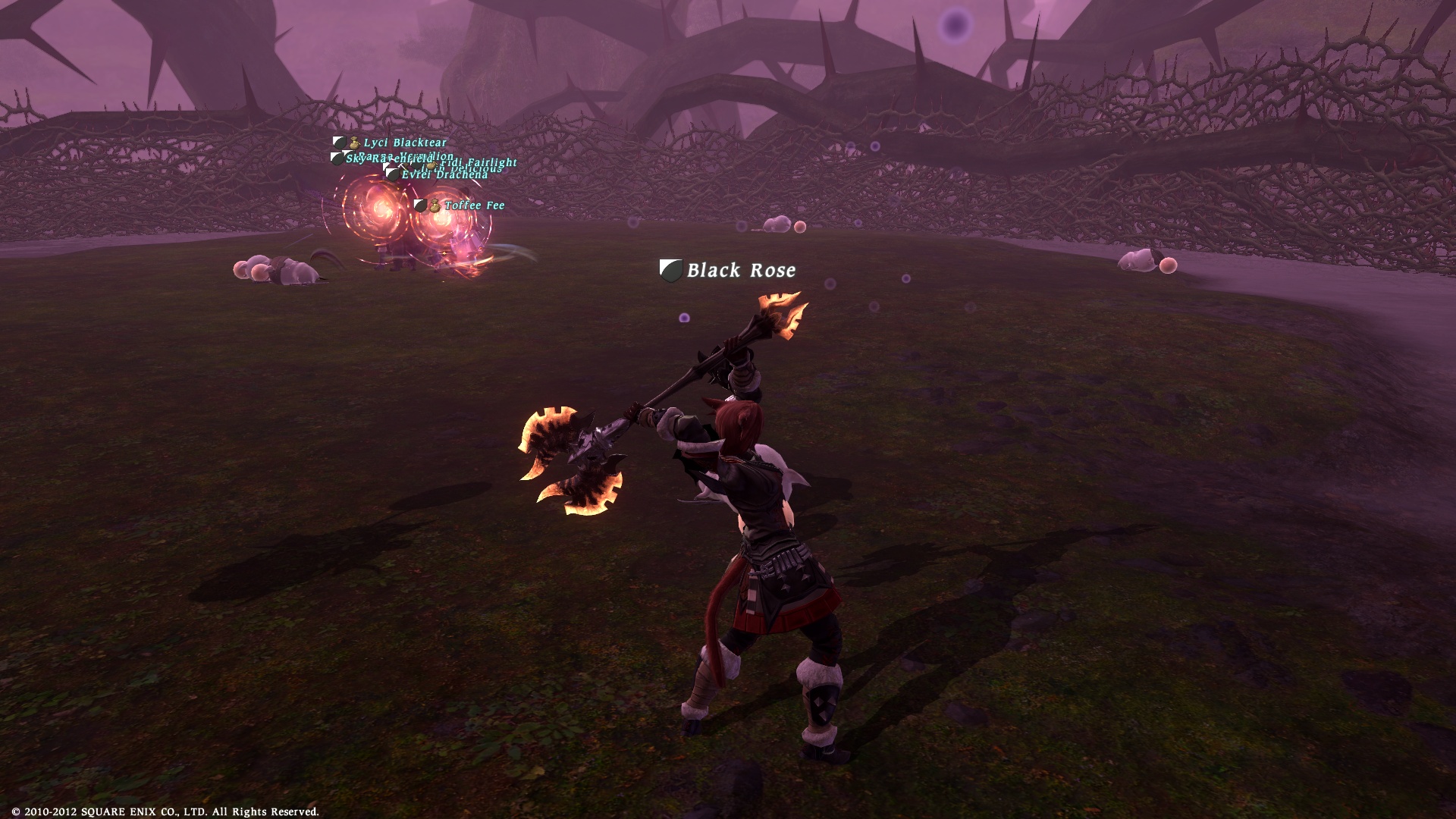Target Toffee Fee via her nameplate
The width and height of the screenshot is (1456, 819).
point(474,206)
